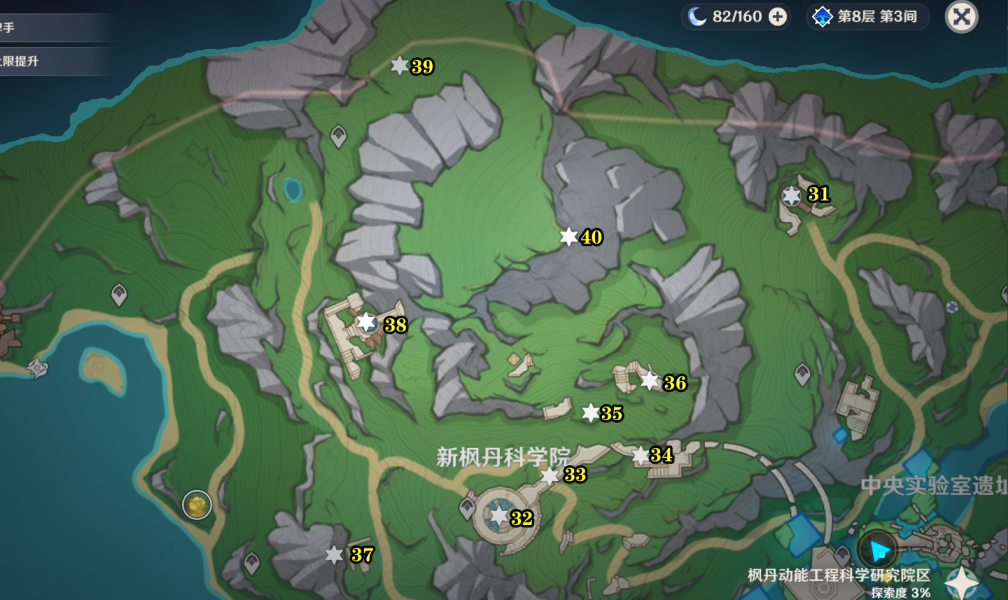Select star marker numbered 33
Screen dimensions: 1008x600
click(549, 476)
